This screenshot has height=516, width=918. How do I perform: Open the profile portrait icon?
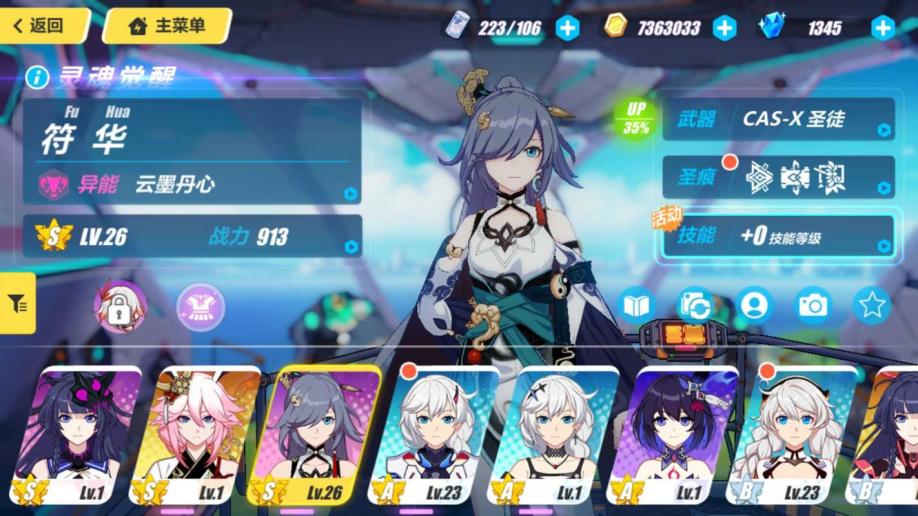click(754, 305)
